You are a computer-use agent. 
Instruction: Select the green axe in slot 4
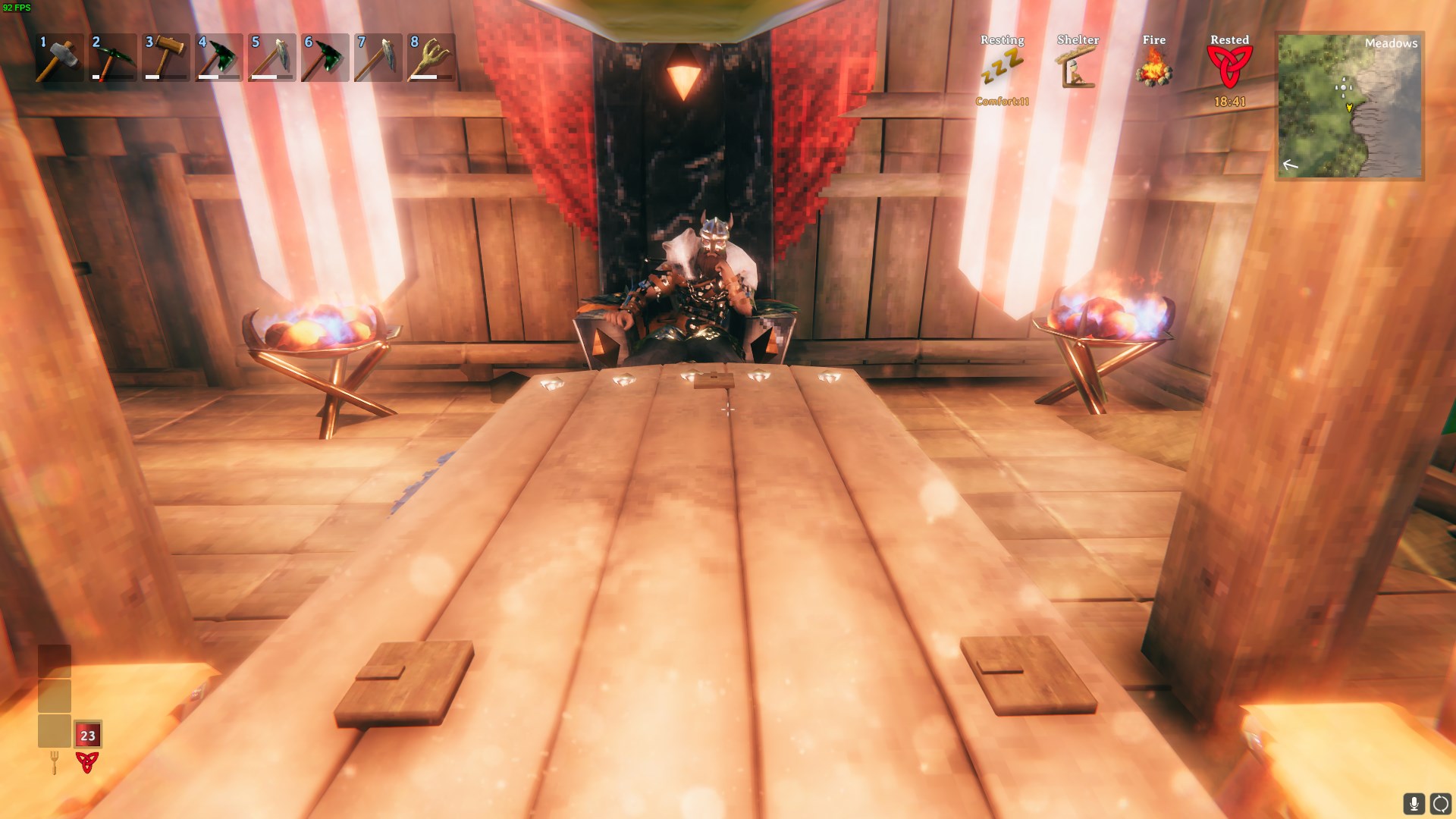[x=218, y=58]
